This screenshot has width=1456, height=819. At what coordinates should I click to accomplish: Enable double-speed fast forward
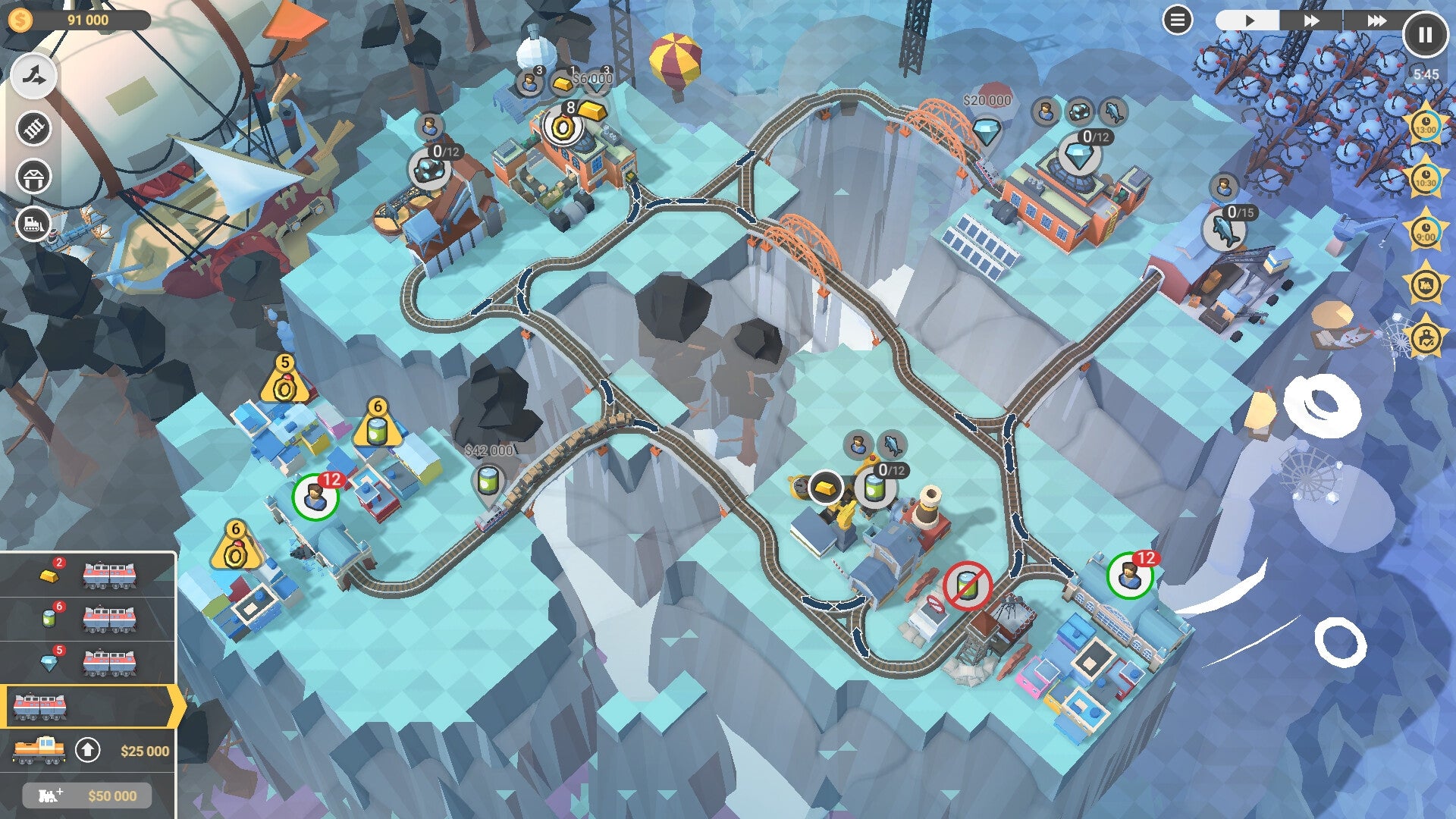(x=1311, y=20)
